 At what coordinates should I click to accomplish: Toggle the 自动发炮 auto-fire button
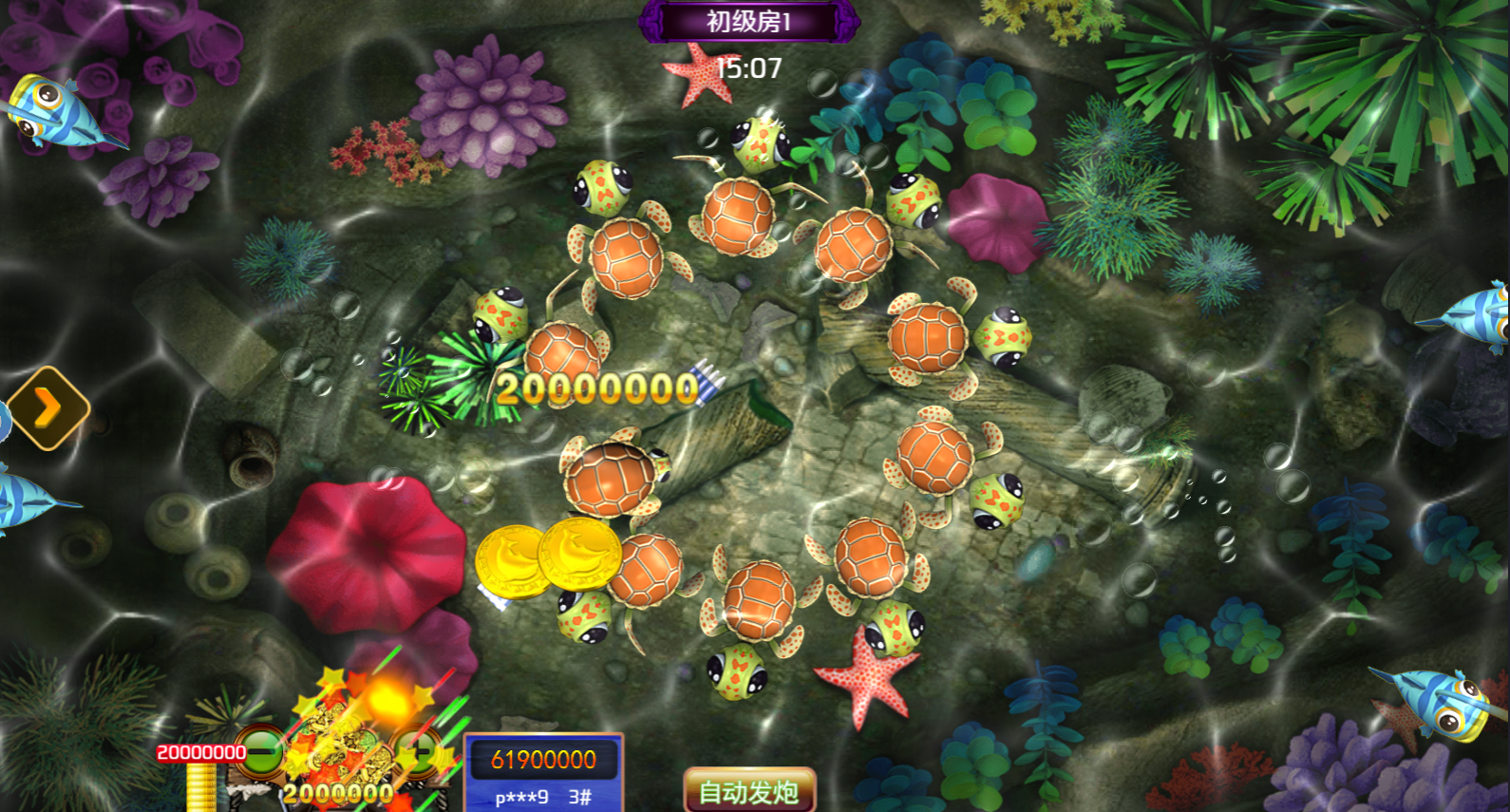[x=749, y=790]
